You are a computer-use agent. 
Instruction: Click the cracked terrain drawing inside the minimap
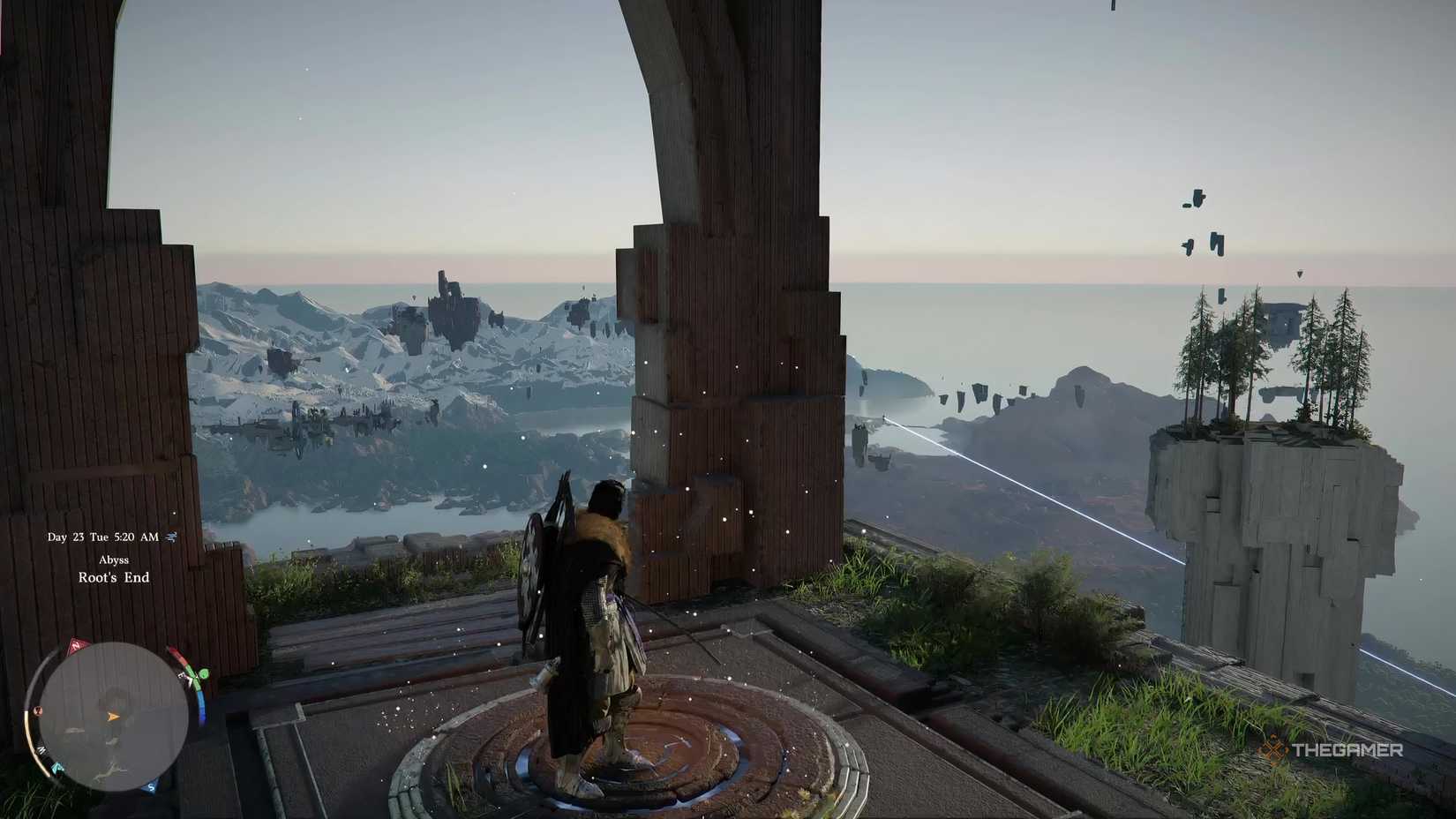pyautogui.click(x=109, y=770)
